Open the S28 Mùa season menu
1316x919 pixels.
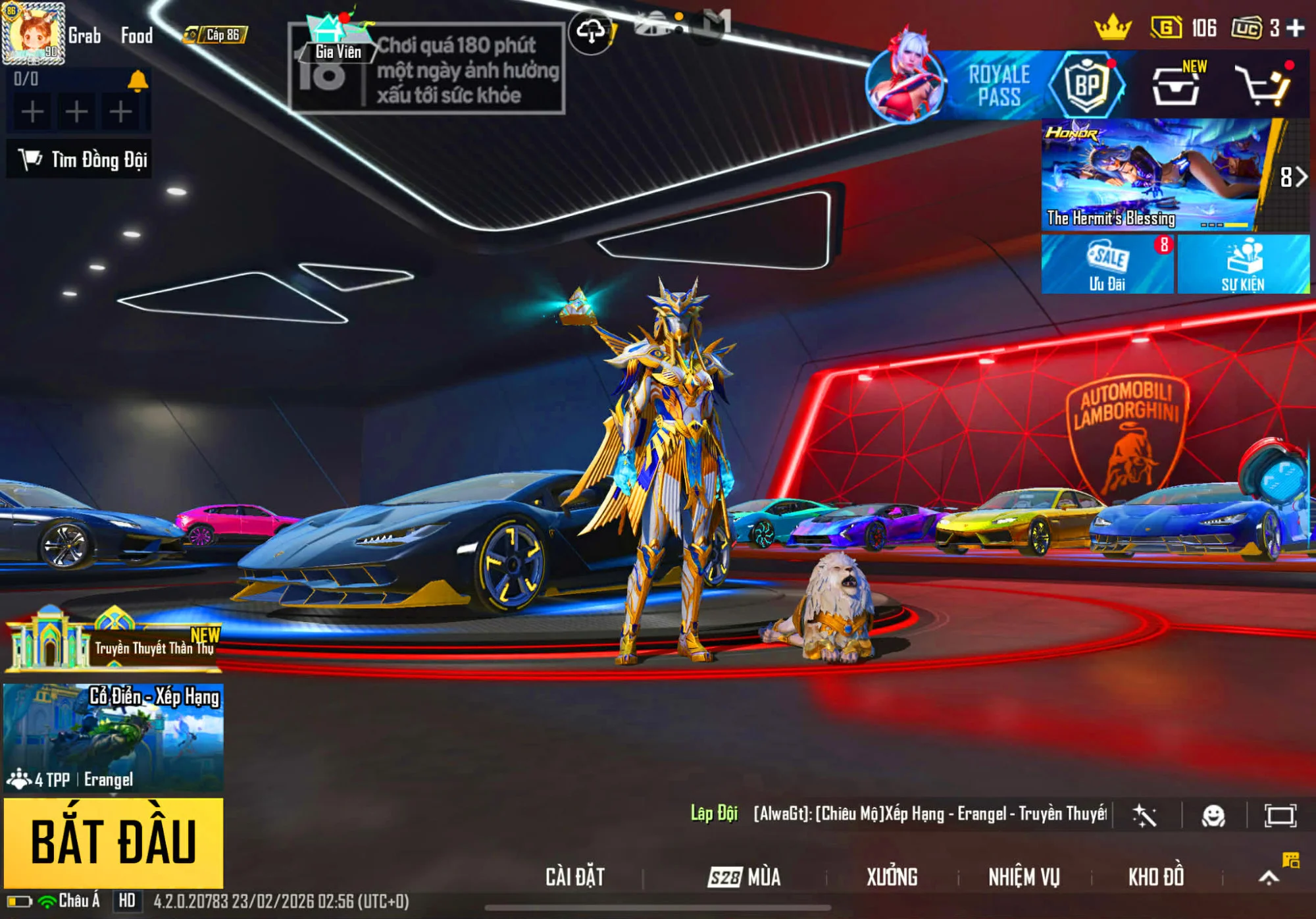744,877
